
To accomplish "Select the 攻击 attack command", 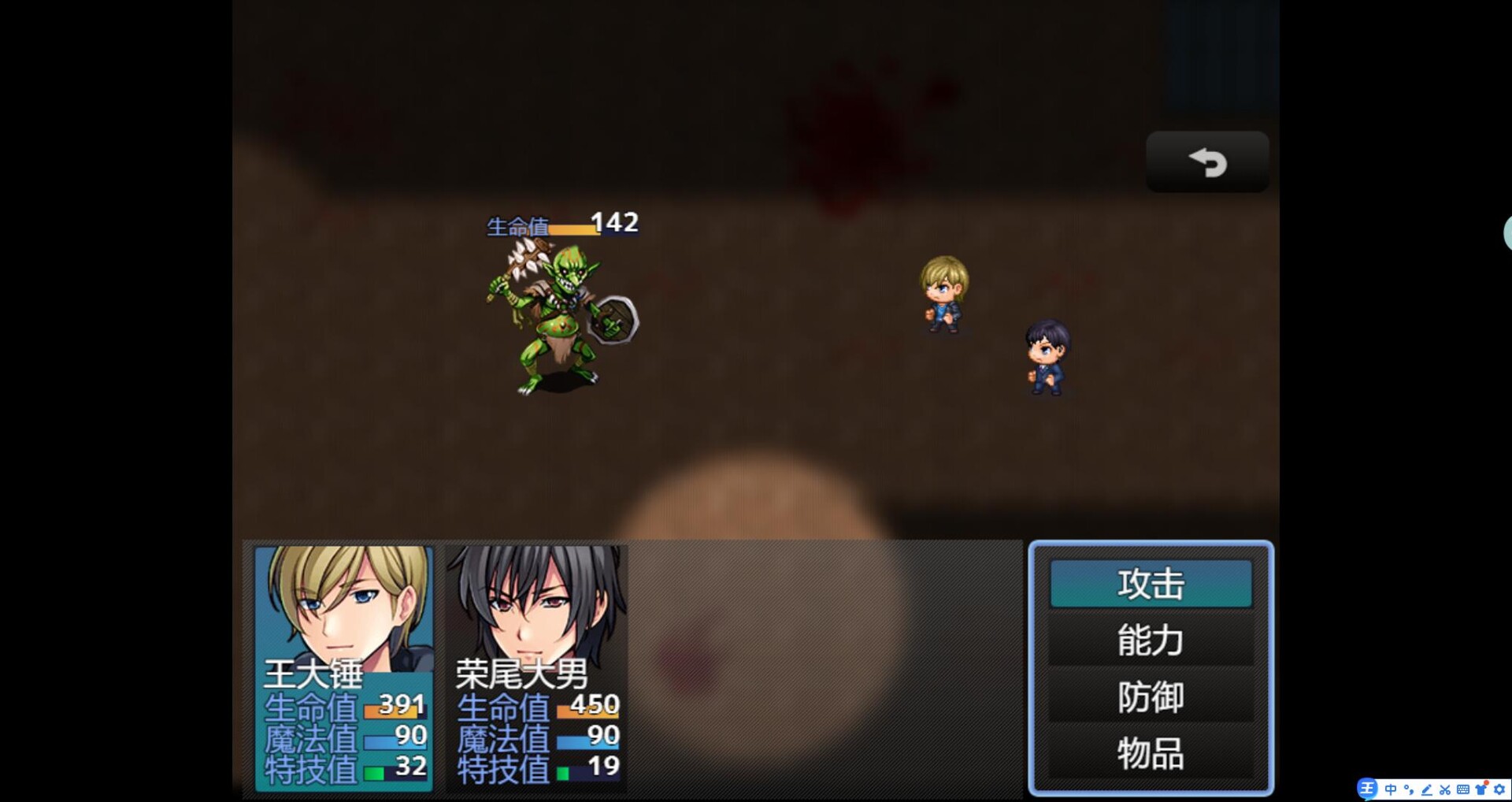I will (1150, 584).
